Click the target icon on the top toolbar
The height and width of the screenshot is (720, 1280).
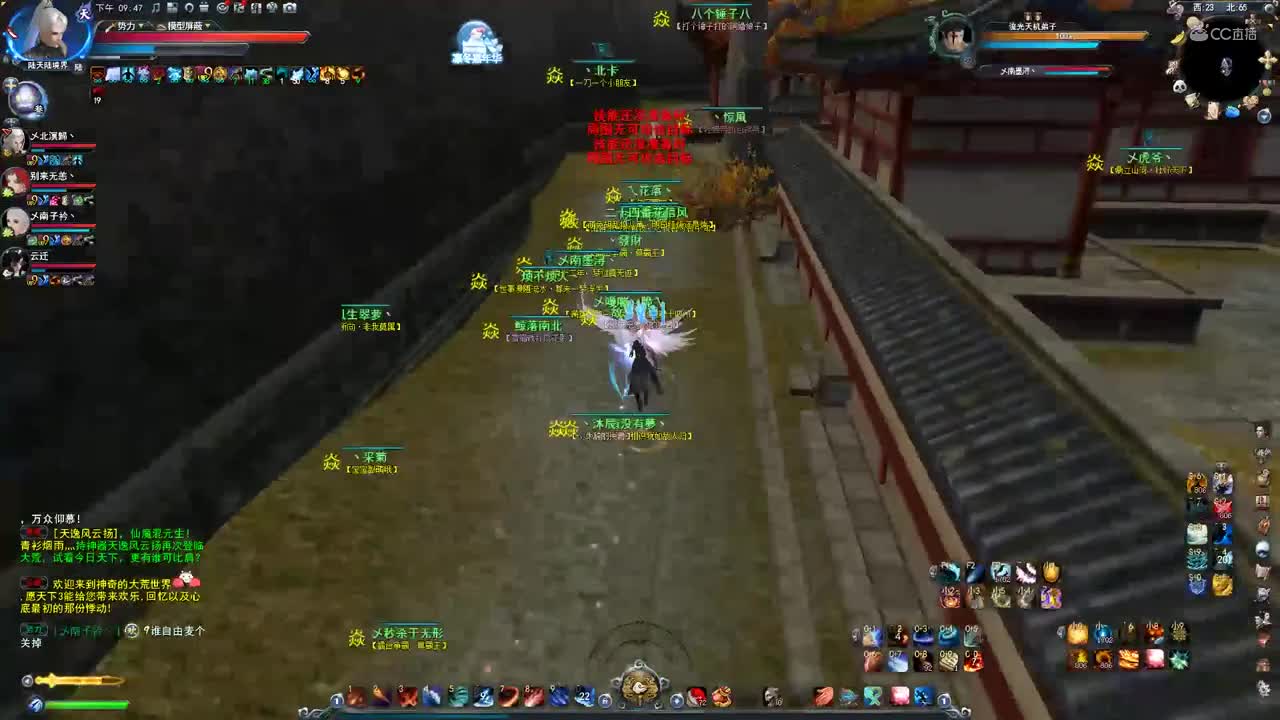224,8
